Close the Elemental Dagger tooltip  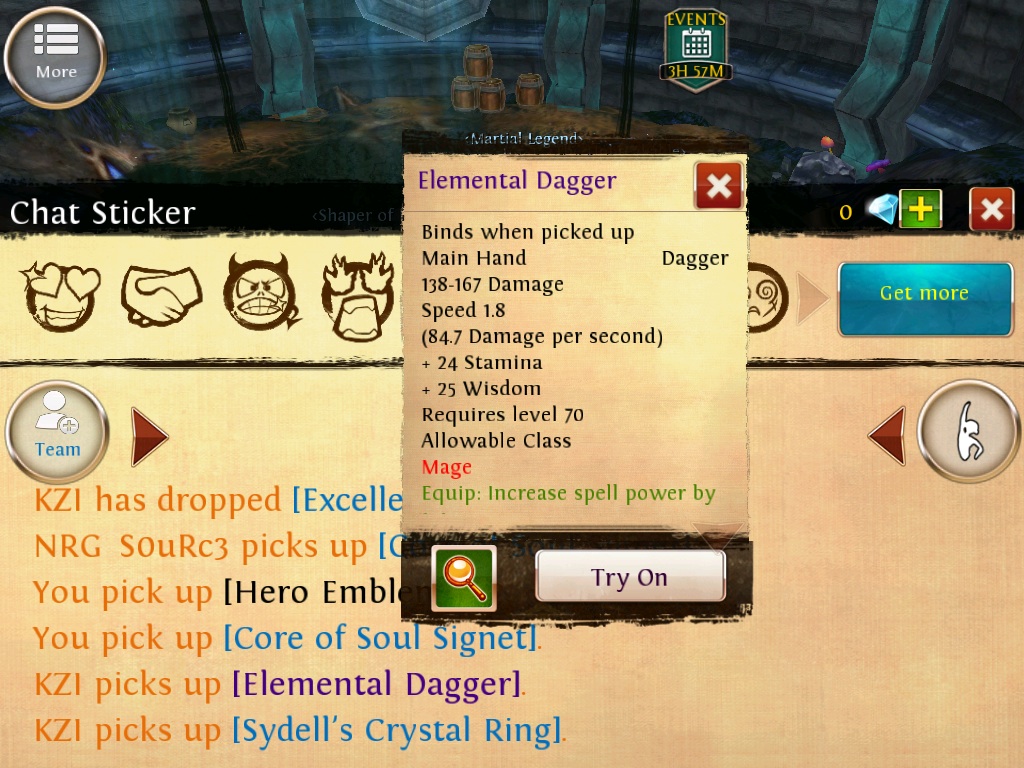(x=718, y=185)
